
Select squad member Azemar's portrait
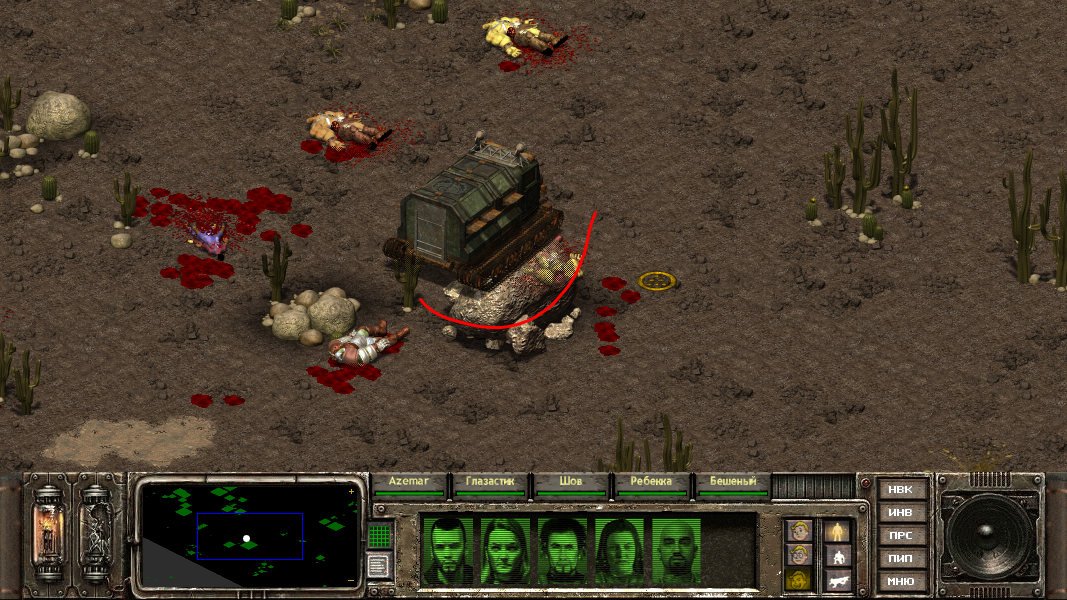pyautogui.click(x=447, y=550)
